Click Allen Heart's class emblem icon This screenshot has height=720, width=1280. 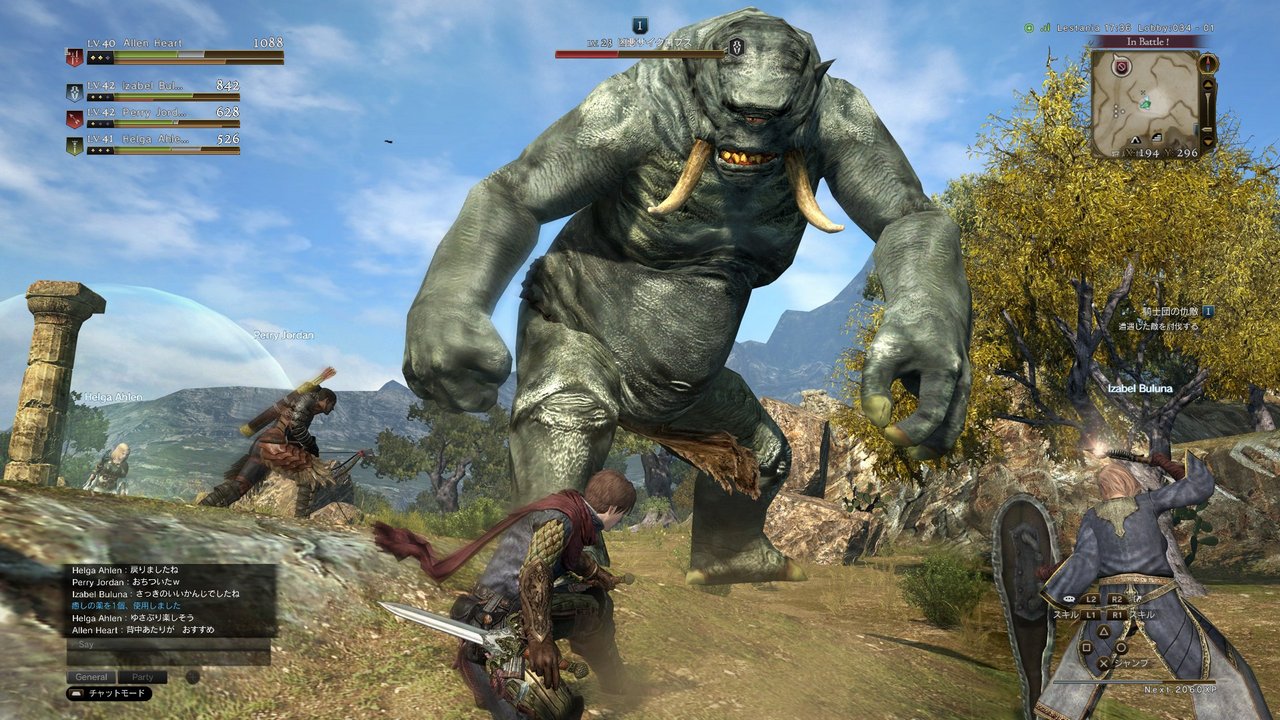(x=75, y=56)
